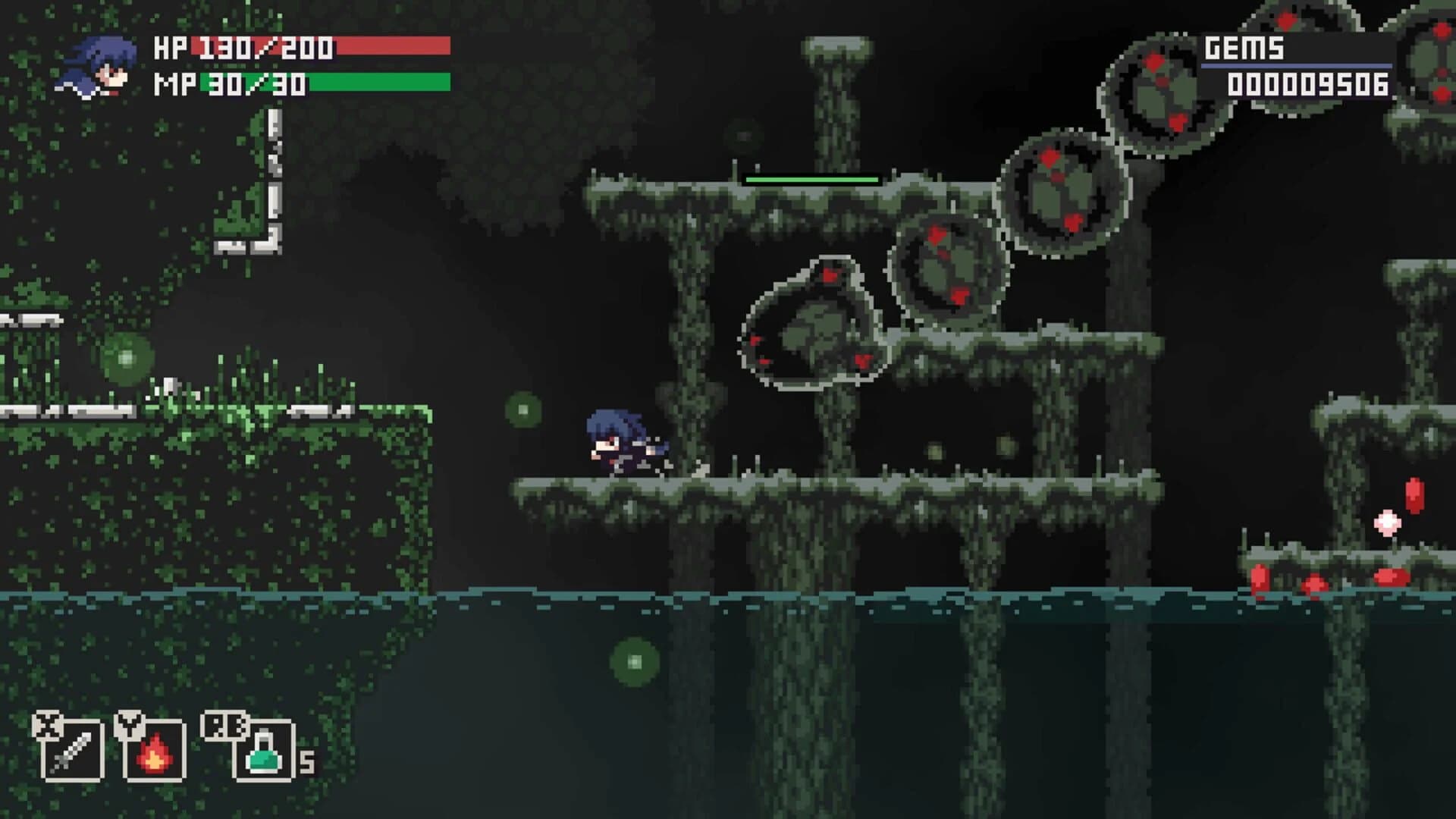1456x819 pixels.
Task: Click the Y button prompt label
Action: (x=127, y=726)
